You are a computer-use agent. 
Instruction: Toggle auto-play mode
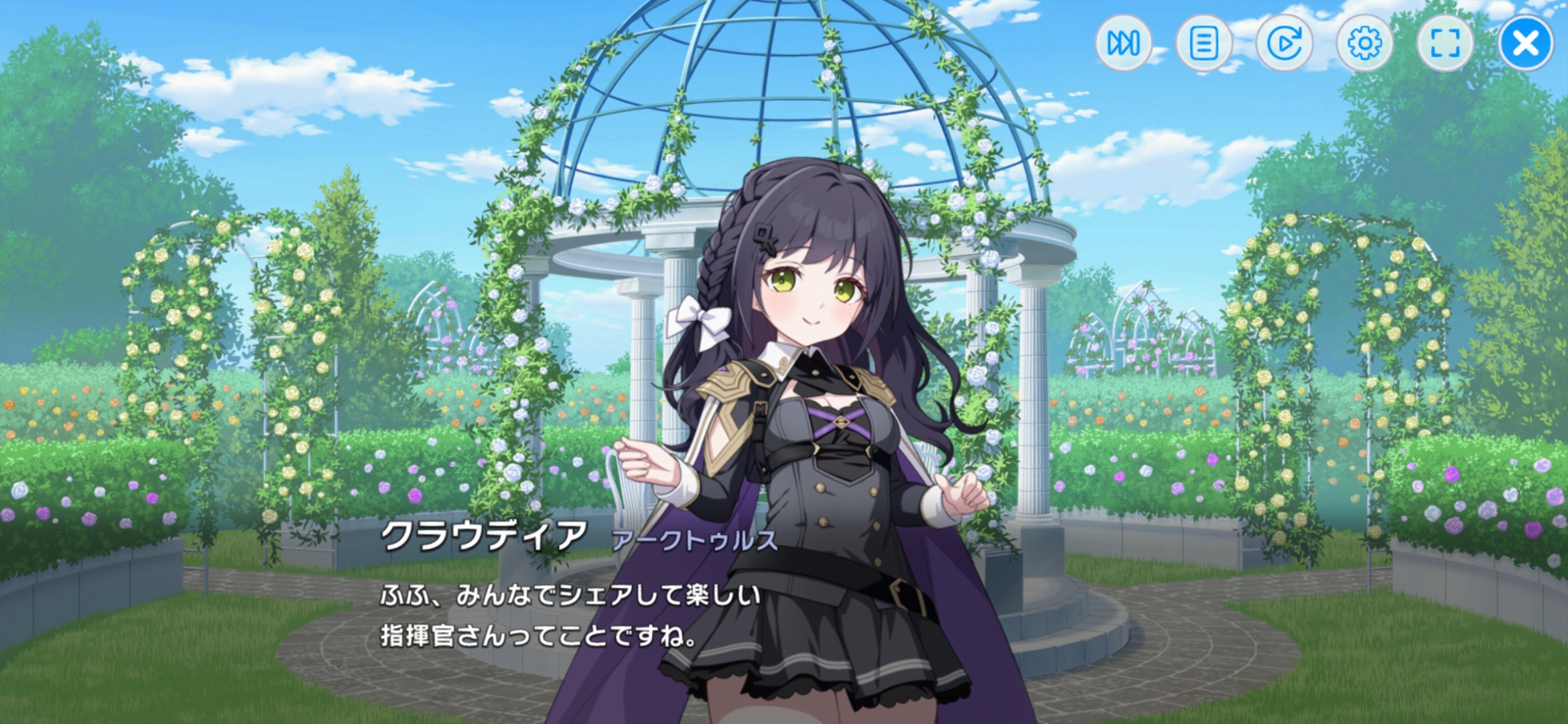point(1285,44)
